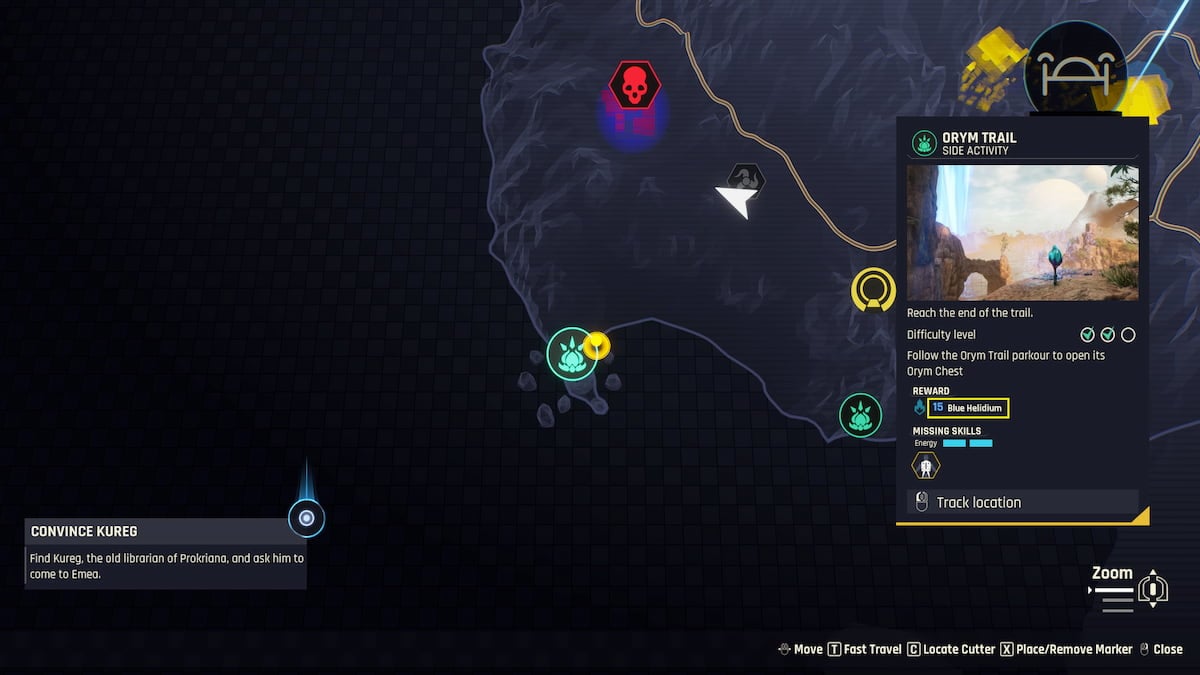Click the Fast Travel option
This screenshot has height=675, width=1200.
click(864, 649)
